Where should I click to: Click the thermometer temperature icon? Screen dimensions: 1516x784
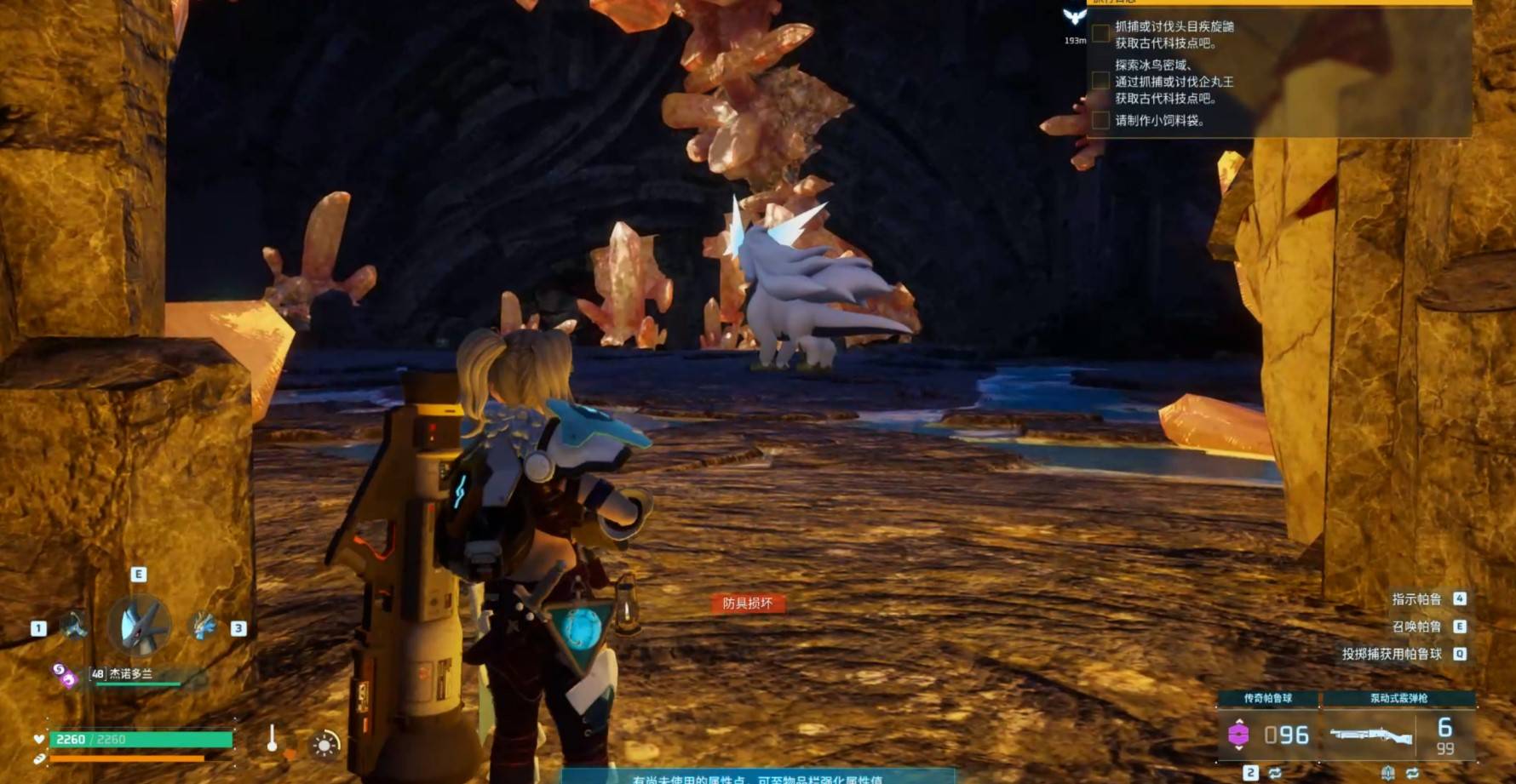(272, 739)
